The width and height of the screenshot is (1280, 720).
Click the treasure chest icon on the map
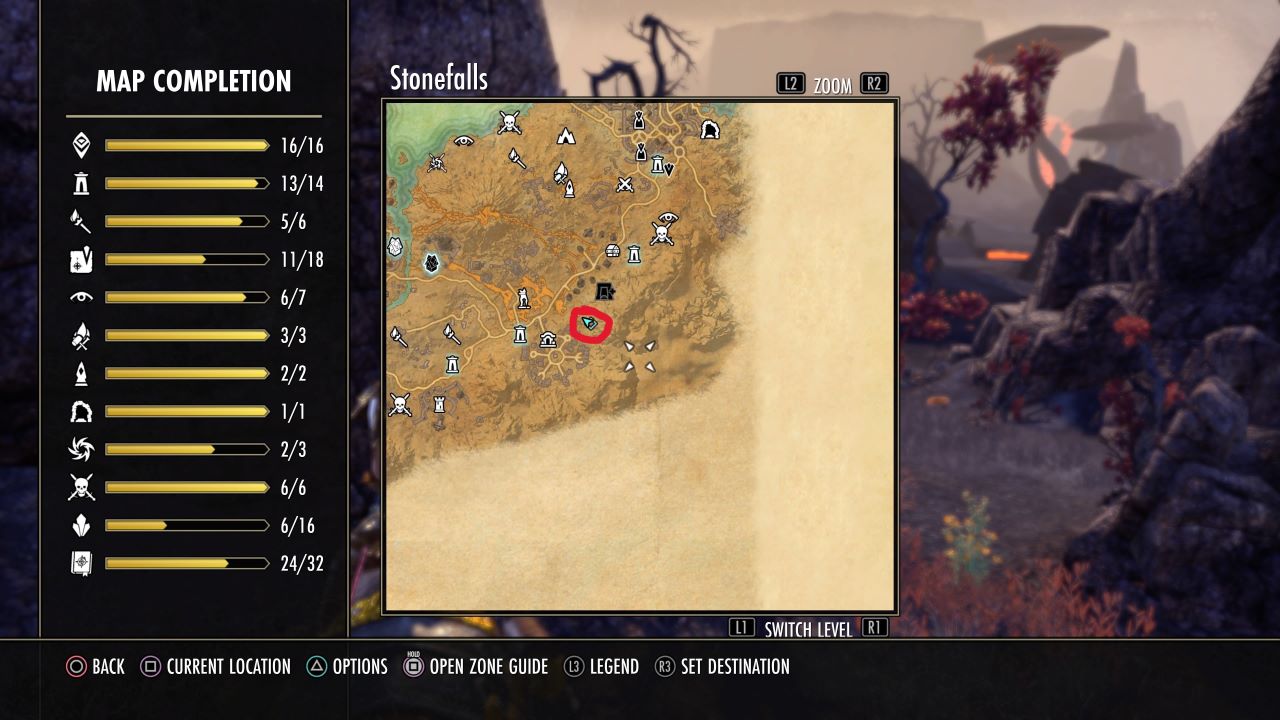612,250
